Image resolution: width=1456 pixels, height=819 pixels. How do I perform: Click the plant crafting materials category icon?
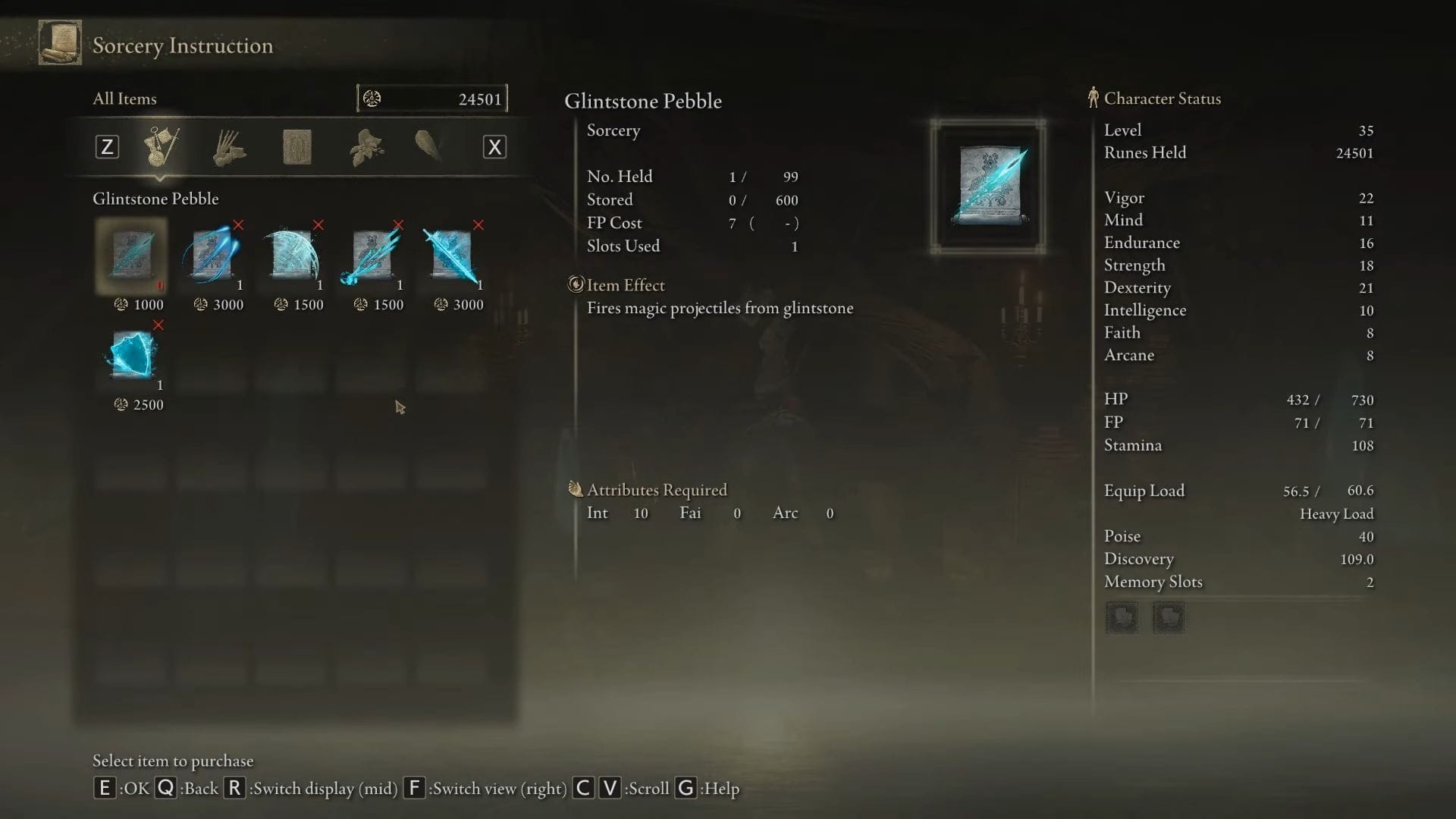pos(364,146)
